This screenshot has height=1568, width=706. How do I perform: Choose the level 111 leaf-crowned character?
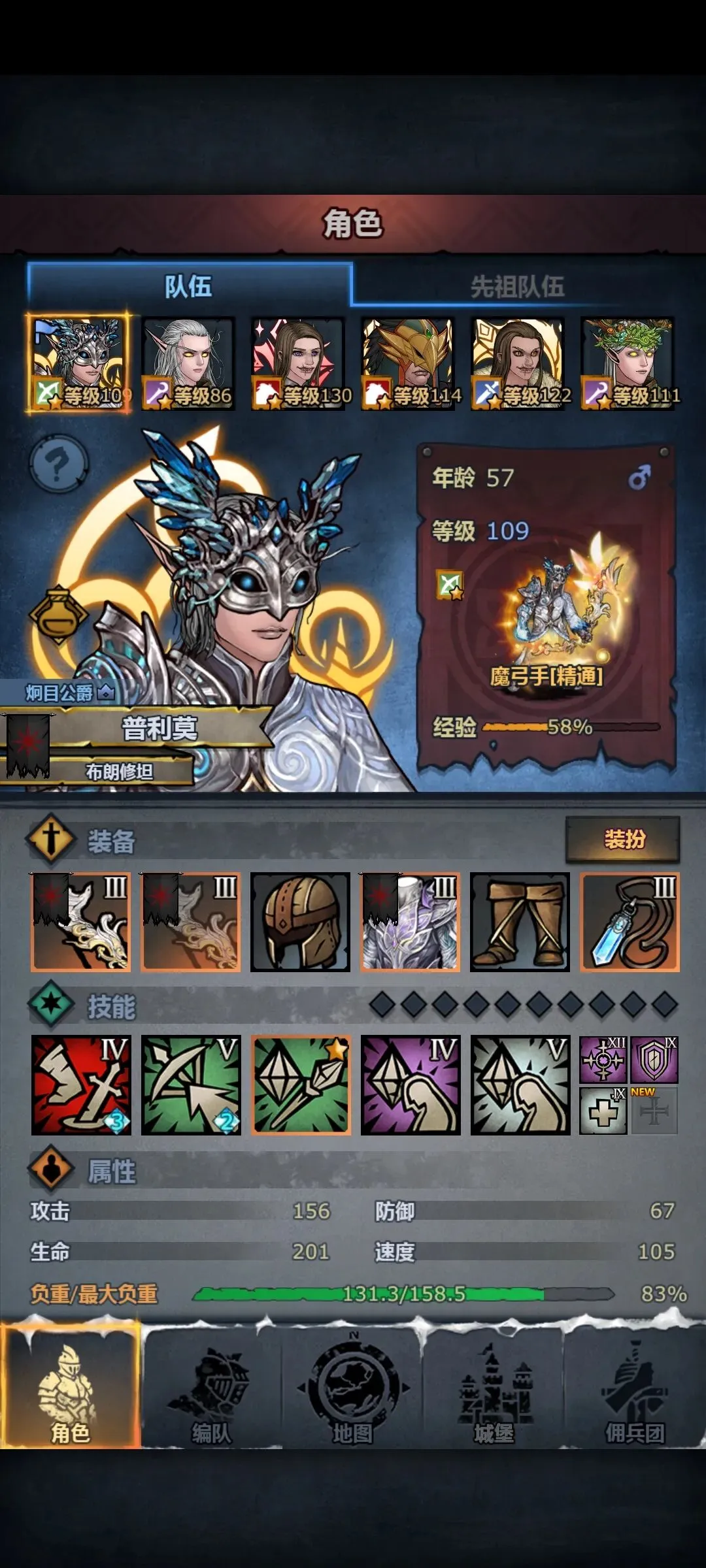pos(628,363)
